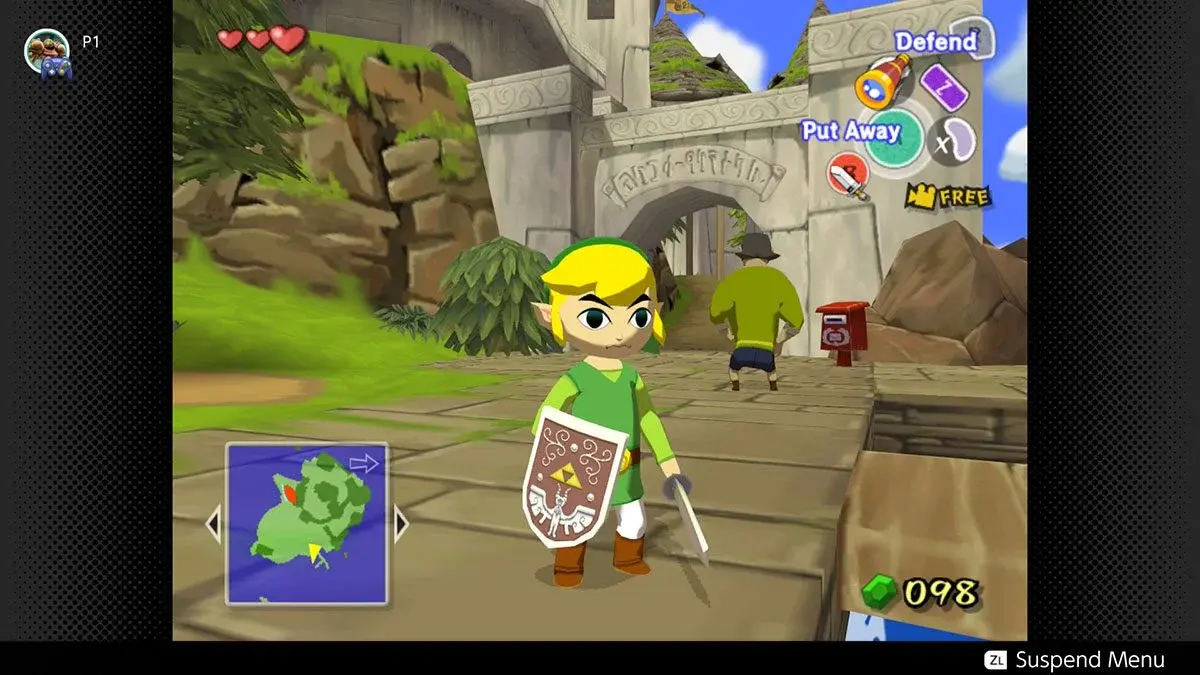Viewport: 1200px width, 675px height.
Task: Click the minimap's left arrow
Action: click(212, 523)
